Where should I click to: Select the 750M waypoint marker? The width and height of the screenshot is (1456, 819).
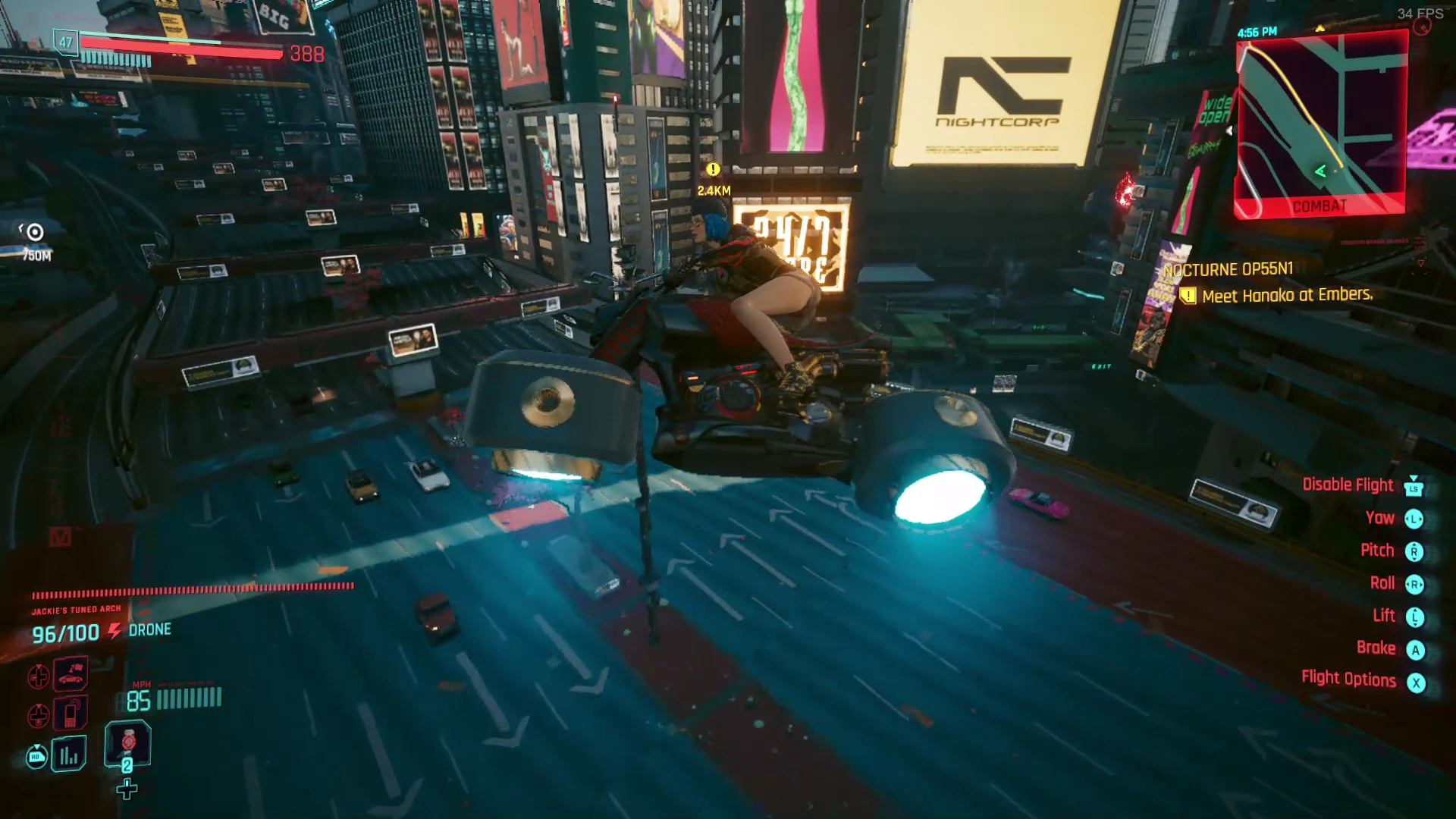(x=35, y=233)
